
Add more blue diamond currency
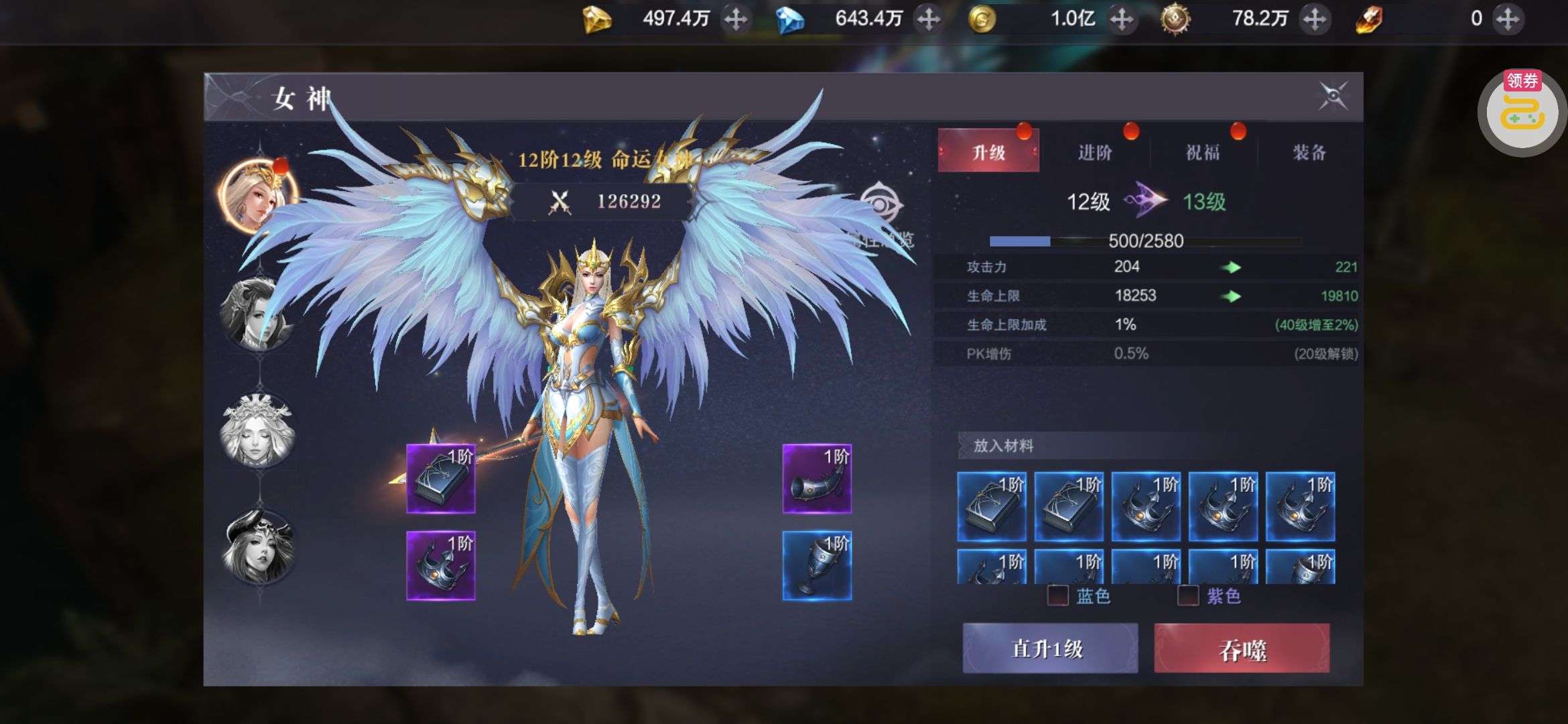click(928, 19)
